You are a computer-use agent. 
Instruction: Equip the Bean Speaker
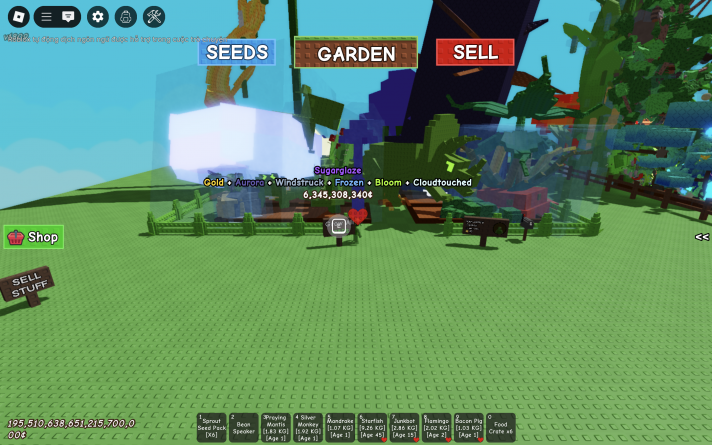tap(244, 427)
